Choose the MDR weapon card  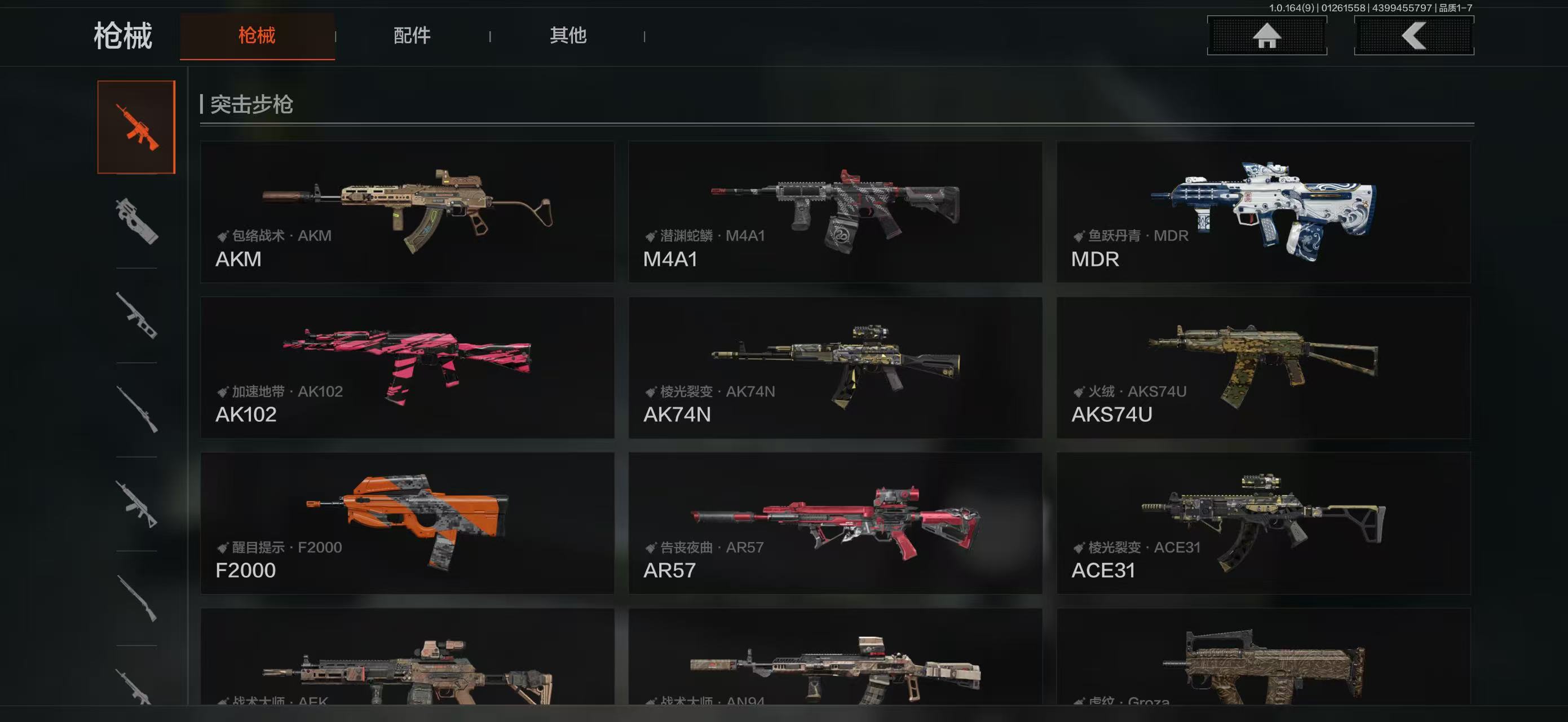[x=1263, y=212]
